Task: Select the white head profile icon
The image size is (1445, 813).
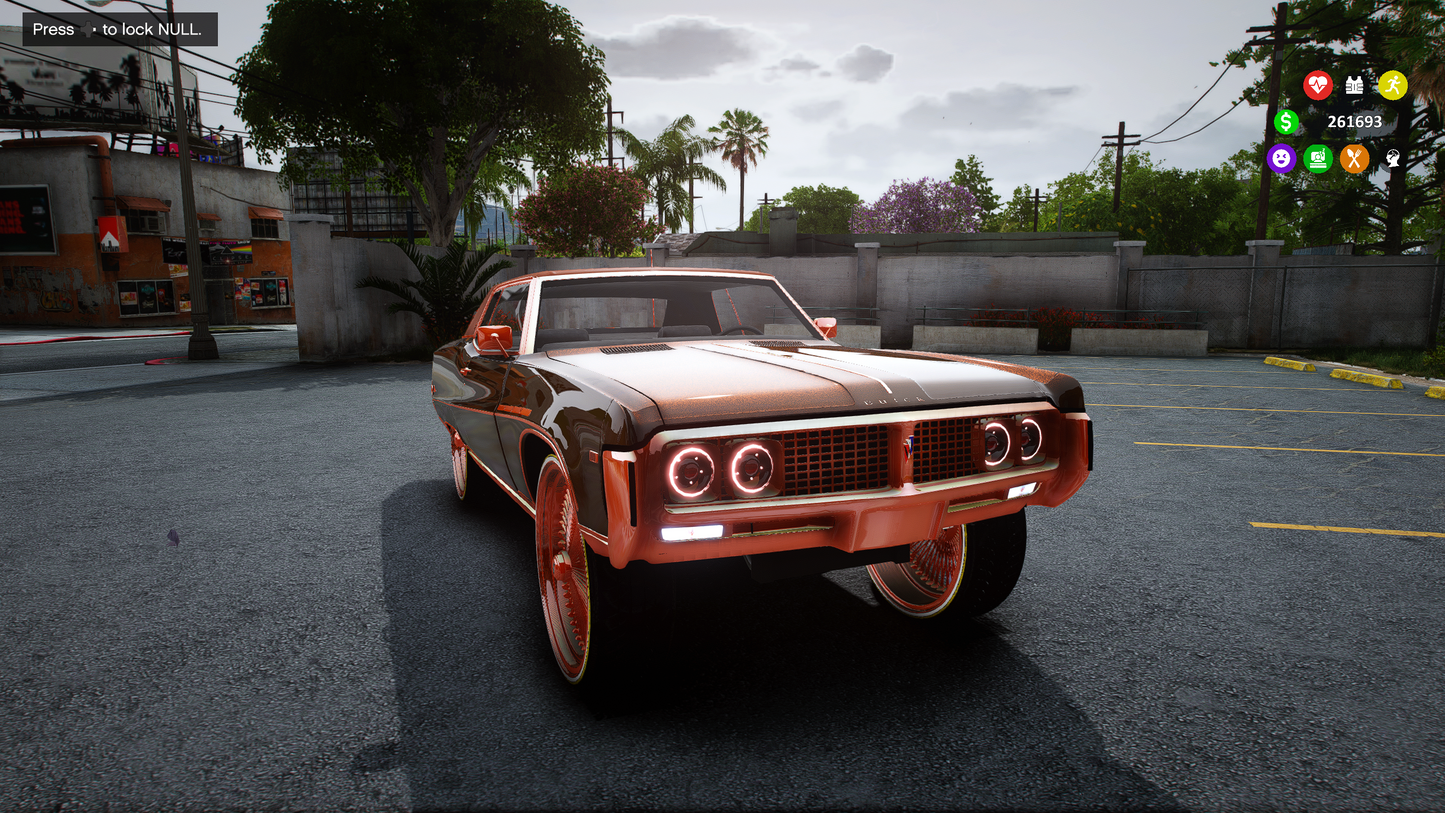Action: [x=1392, y=158]
